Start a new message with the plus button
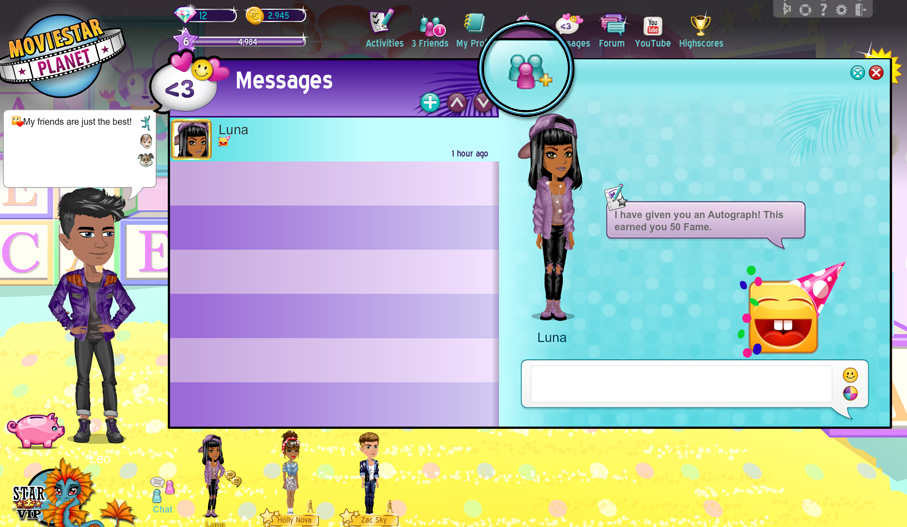 (x=430, y=102)
